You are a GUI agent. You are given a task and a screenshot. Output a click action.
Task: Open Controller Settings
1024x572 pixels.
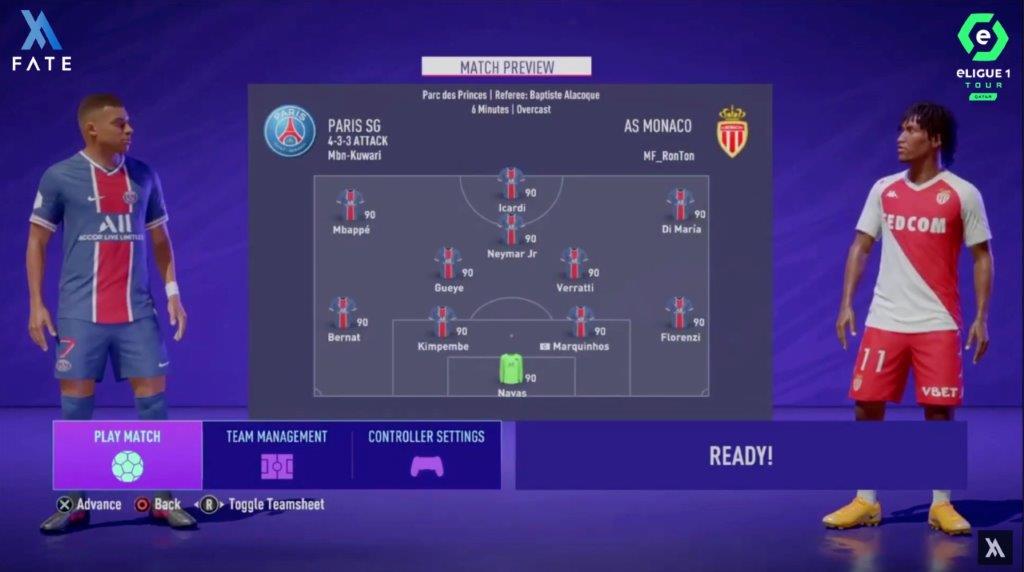[426, 455]
